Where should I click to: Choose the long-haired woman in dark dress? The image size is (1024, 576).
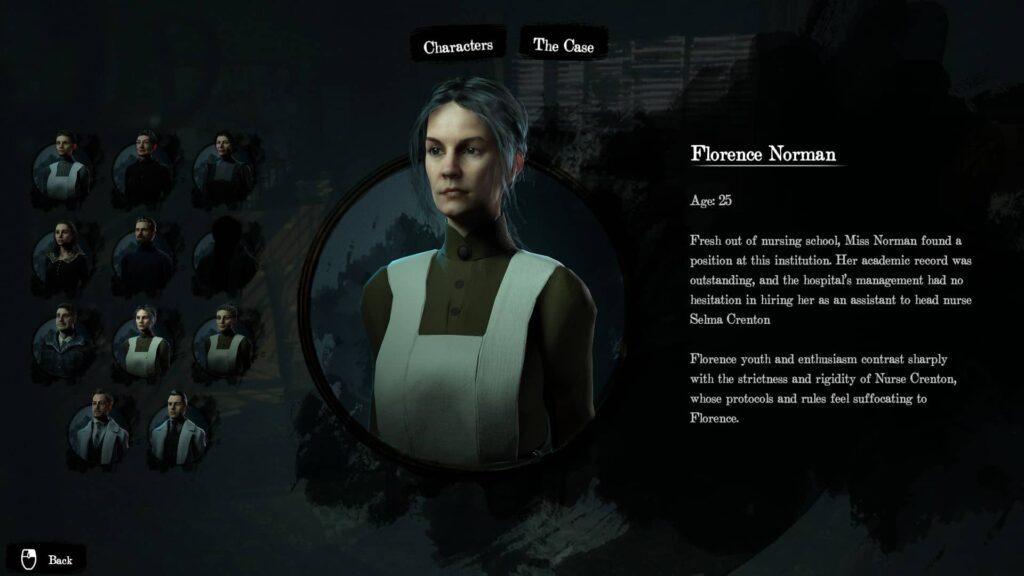(x=63, y=250)
